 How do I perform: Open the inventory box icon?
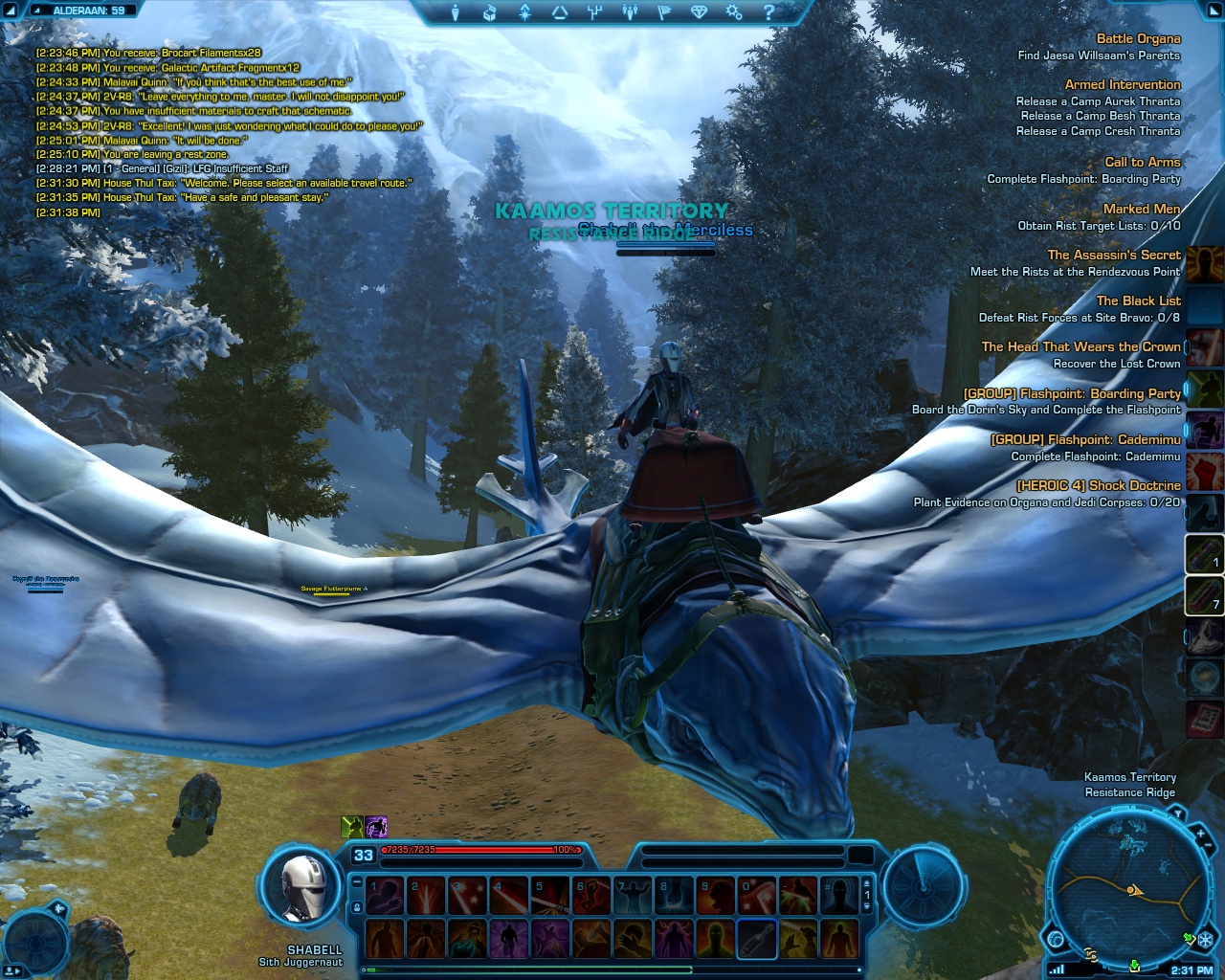[490, 12]
